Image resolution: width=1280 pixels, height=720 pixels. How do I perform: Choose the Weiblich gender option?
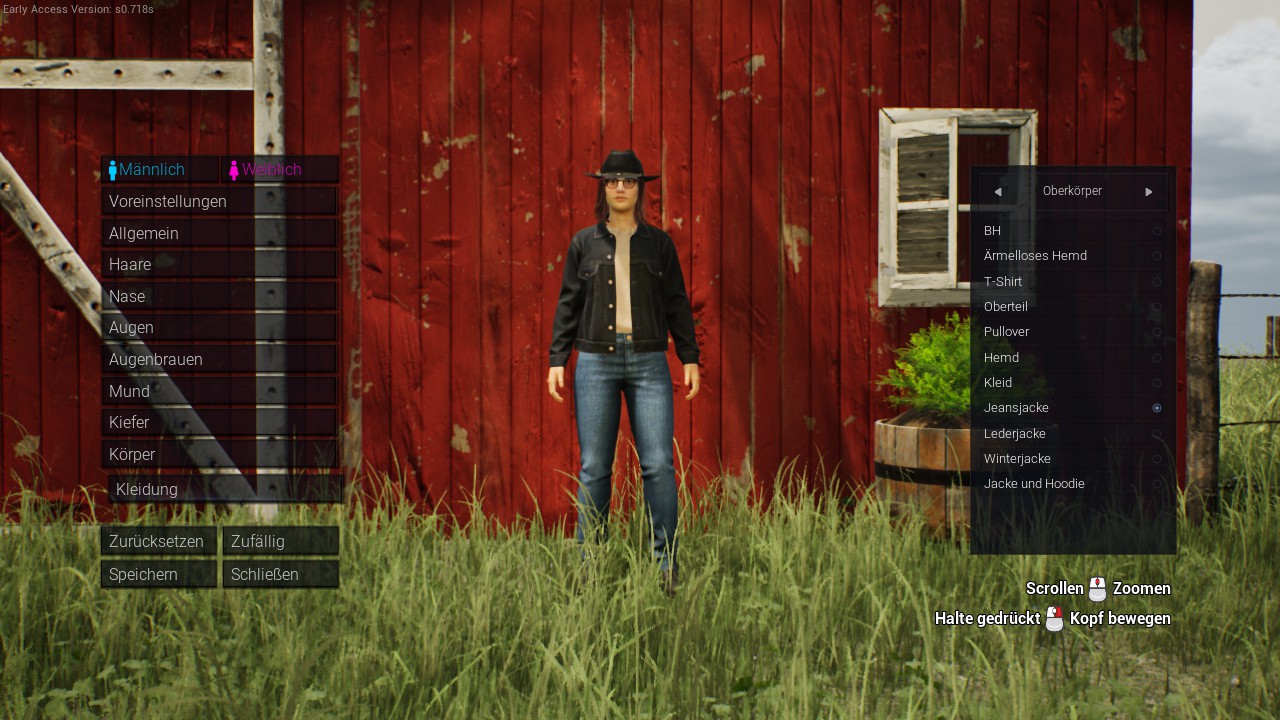tap(279, 170)
